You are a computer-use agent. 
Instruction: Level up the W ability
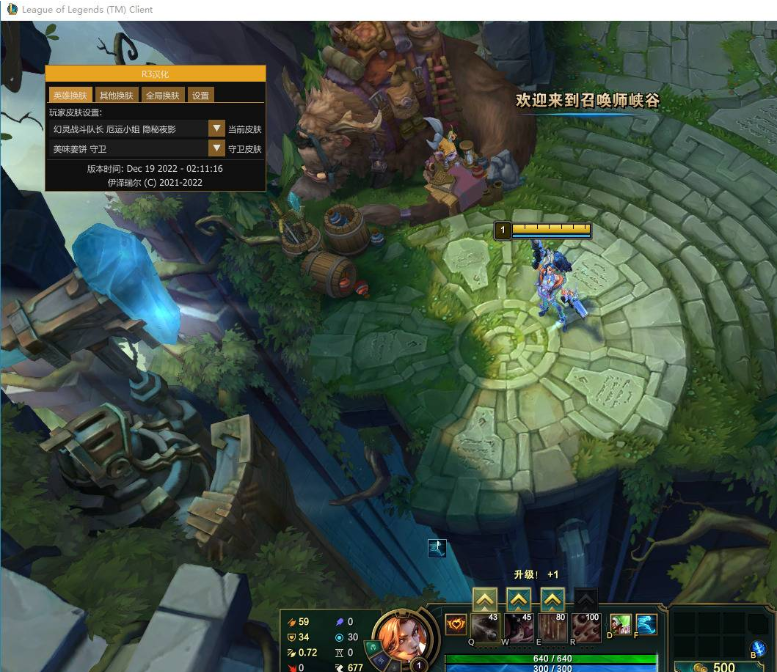[518, 600]
